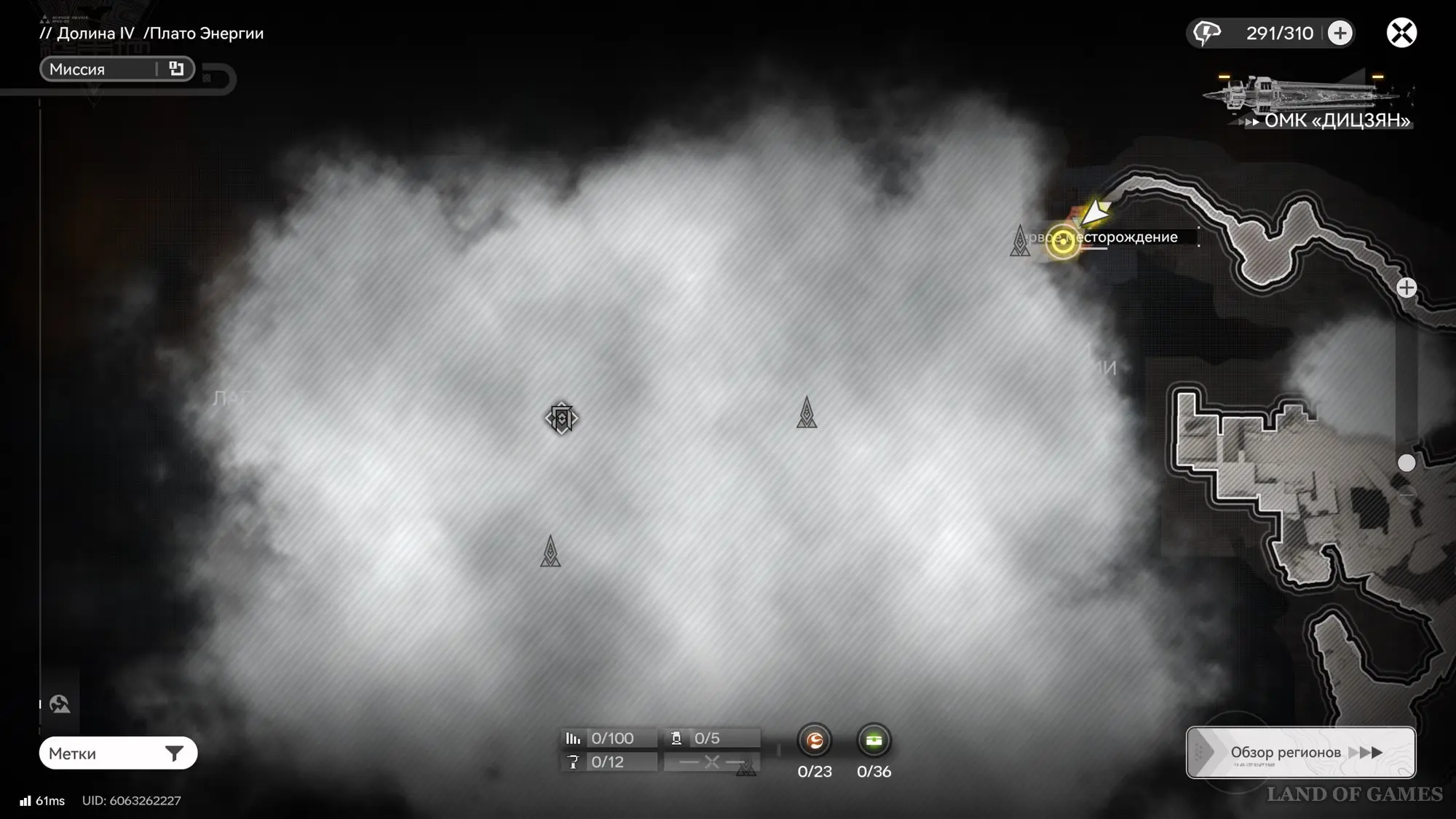Zoom in the map with plus button
The width and height of the screenshot is (1456, 819).
pyautogui.click(x=1406, y=288)
